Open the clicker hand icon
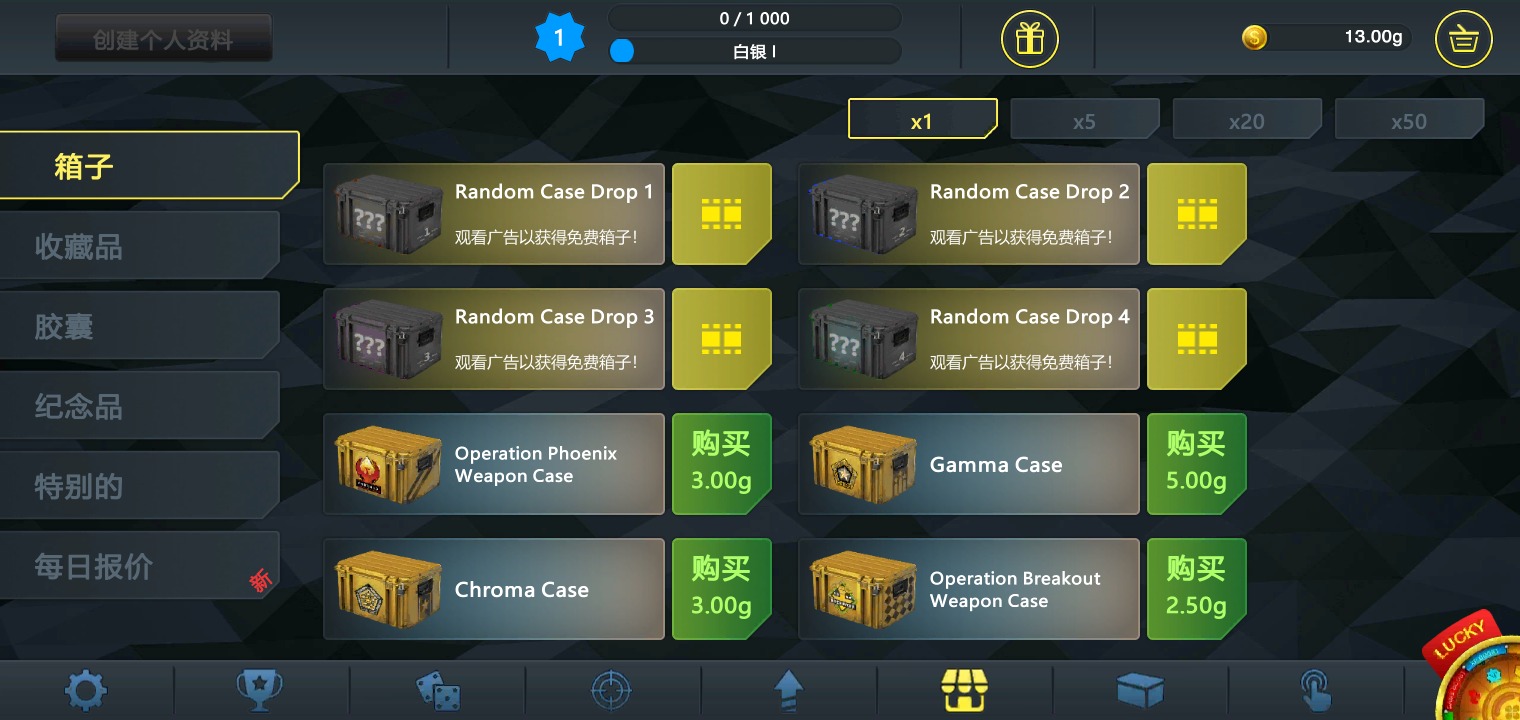 pyautogui.click(x=1316, y=690)
